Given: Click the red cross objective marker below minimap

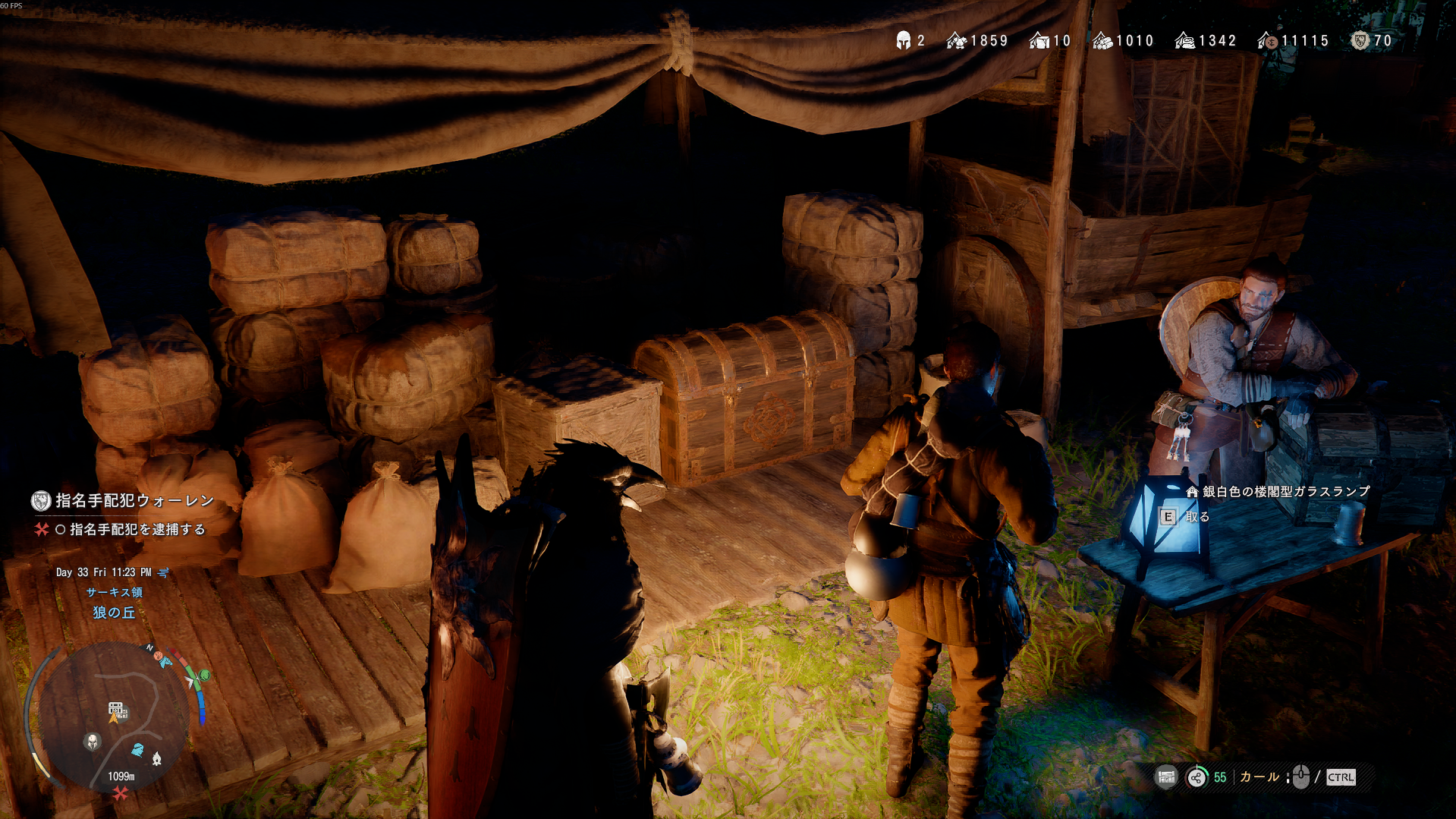Looking at the screenshot, I should click(120, 794).
